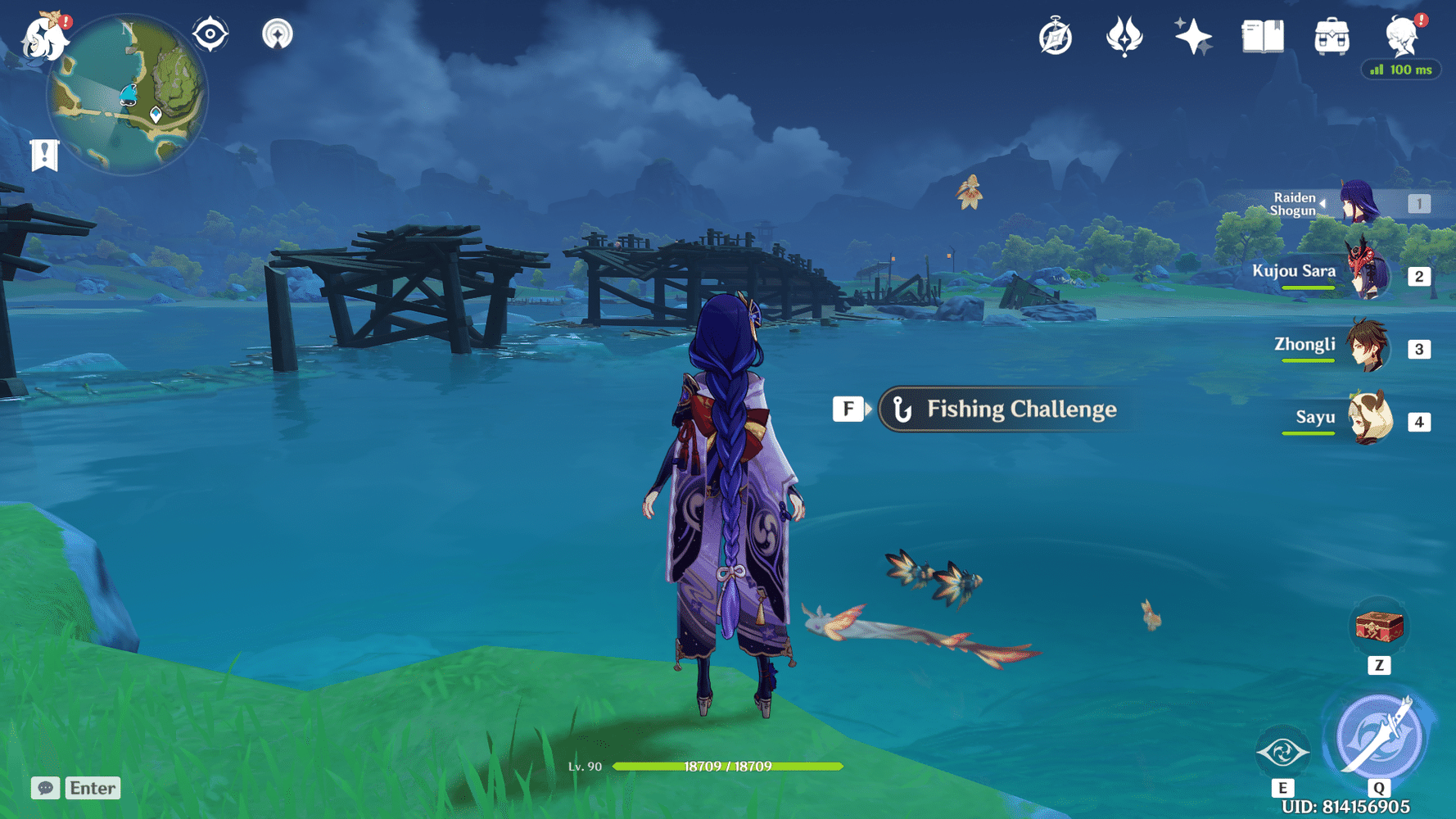Open the Quest journal book
1456x819 pixels.
click(x=1261, y=34)
